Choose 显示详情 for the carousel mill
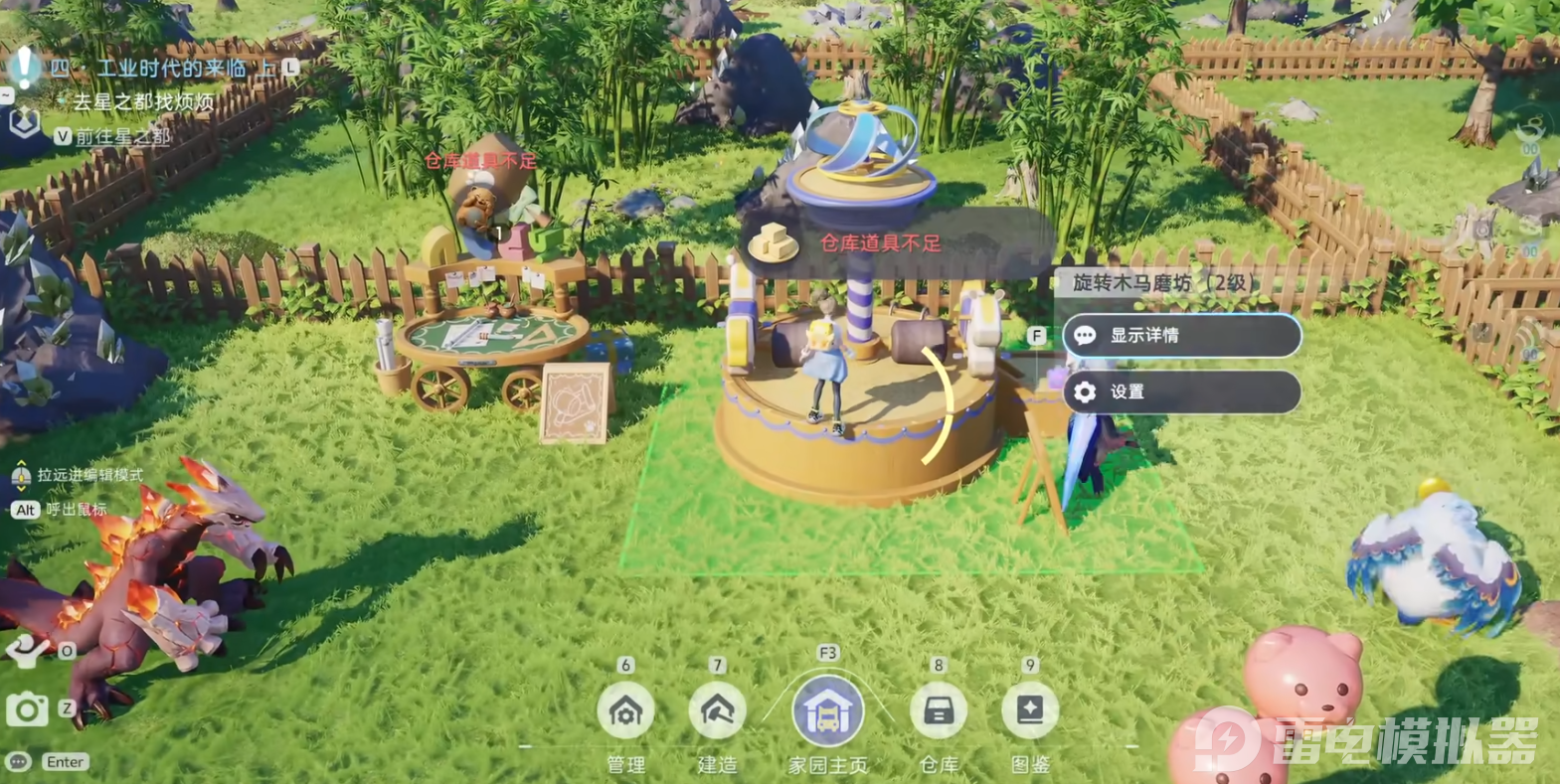The height and width of the screenshot is (784, 1560). tap(1181, 336)
